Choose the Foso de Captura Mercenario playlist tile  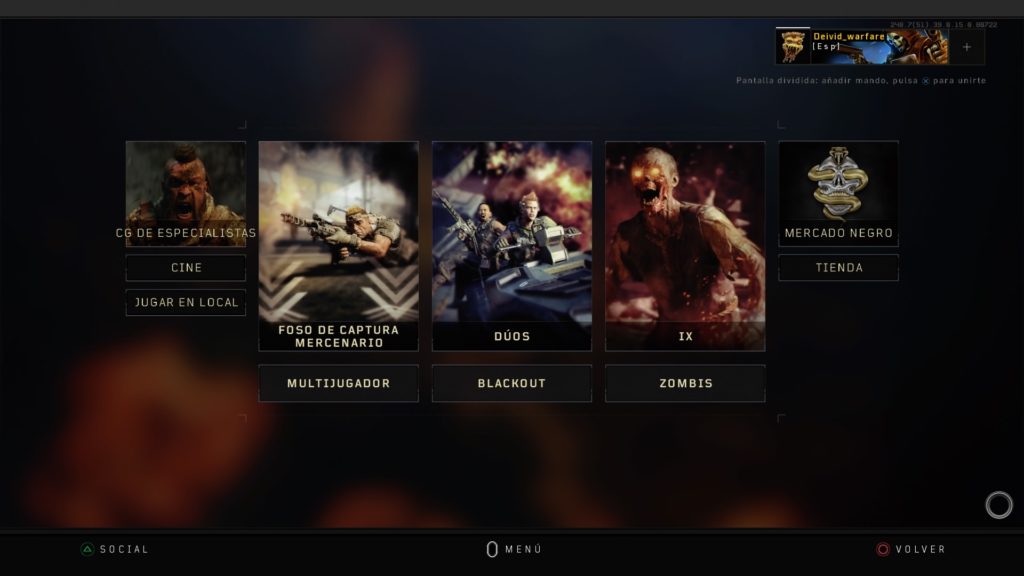coord(338,245)
